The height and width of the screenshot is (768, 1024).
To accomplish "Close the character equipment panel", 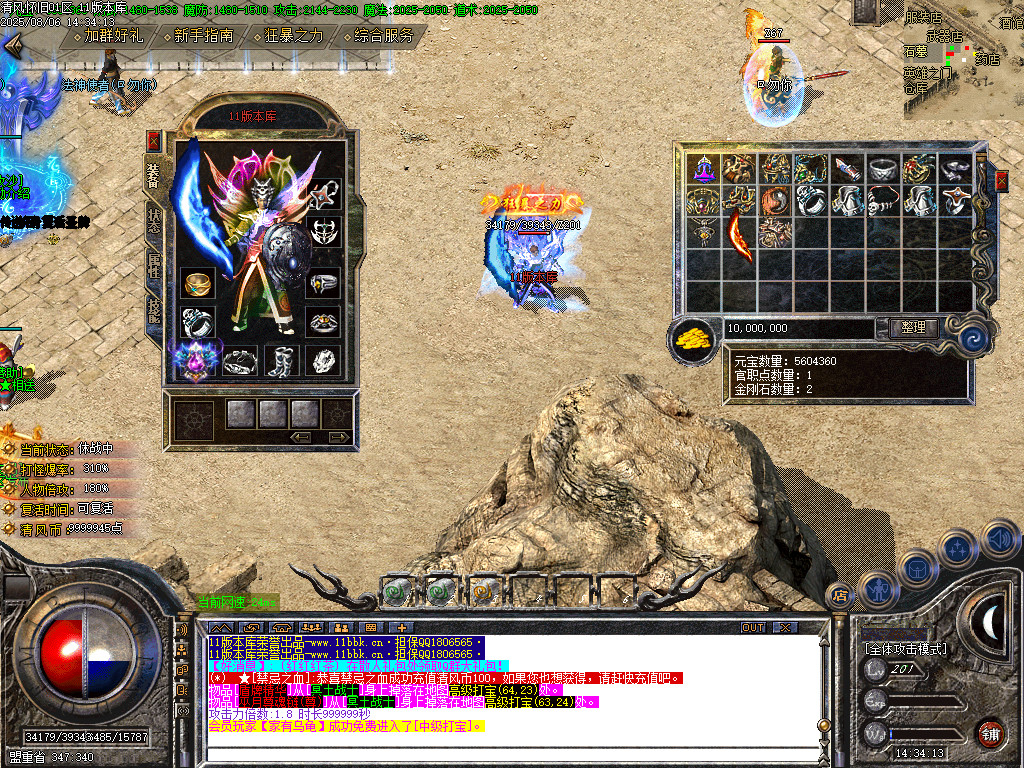I will coord(153,140).
